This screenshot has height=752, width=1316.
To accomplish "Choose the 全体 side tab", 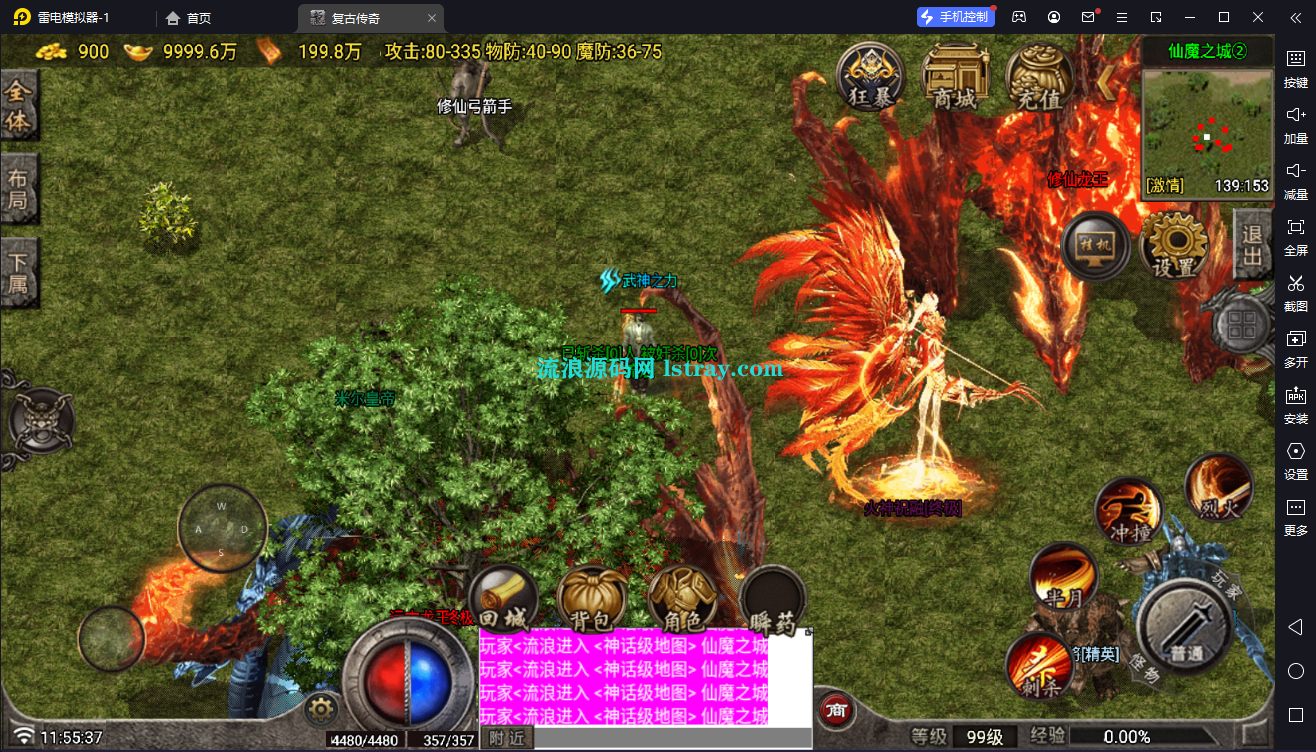I will point(19,105).
